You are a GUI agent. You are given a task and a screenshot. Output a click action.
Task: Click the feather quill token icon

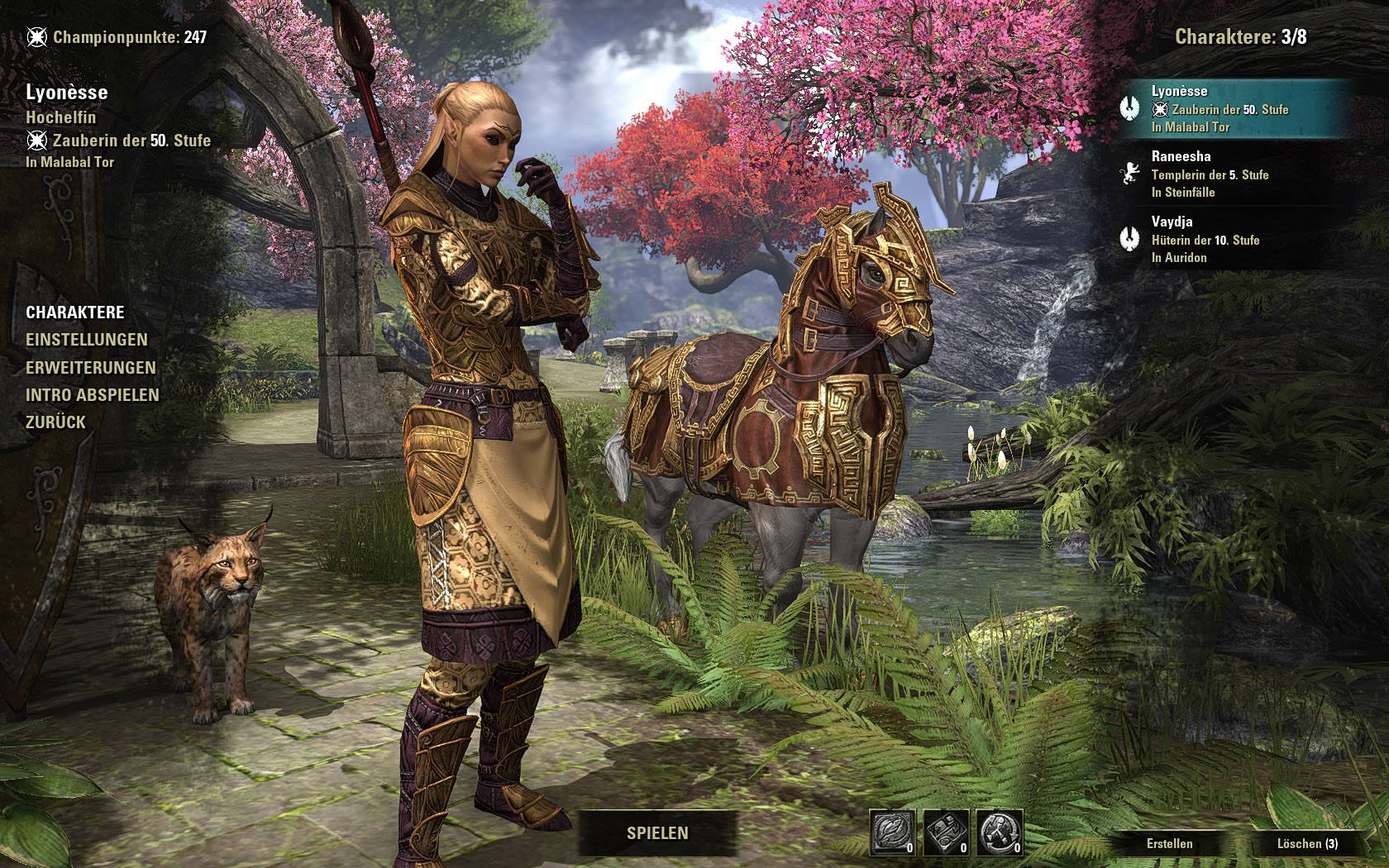coord(893,832)
